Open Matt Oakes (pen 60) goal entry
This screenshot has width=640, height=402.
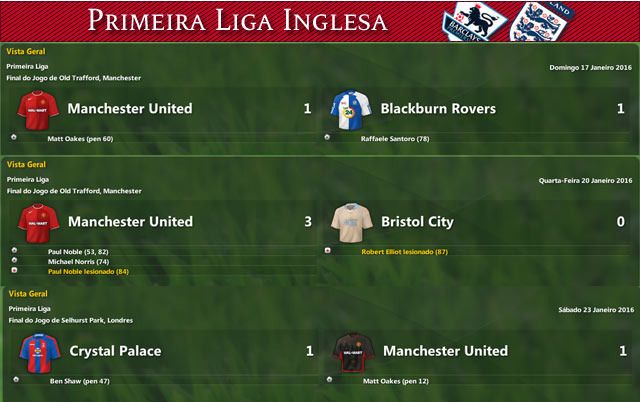pos(81,139)
